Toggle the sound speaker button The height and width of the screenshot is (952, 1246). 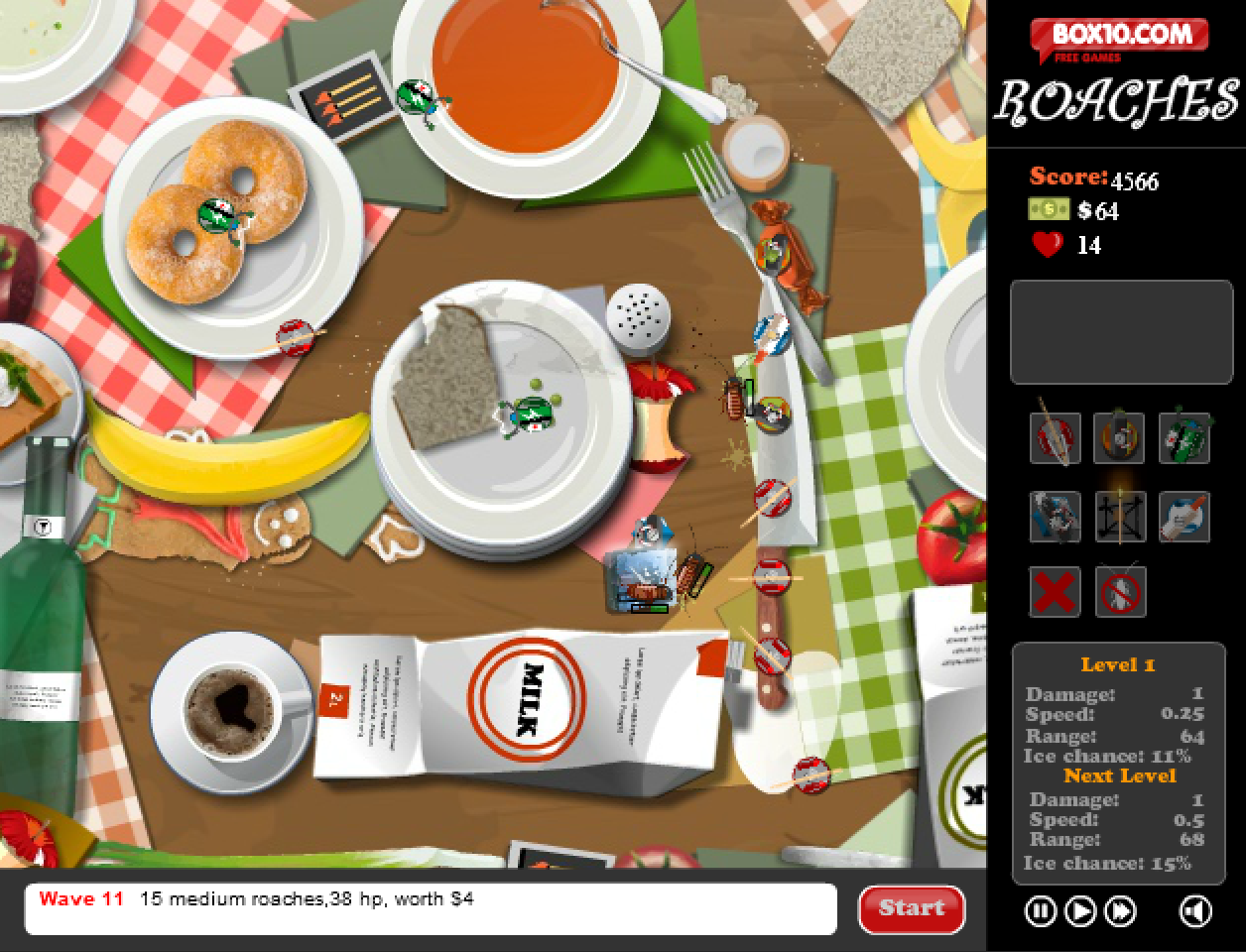tap(1195, 910)
